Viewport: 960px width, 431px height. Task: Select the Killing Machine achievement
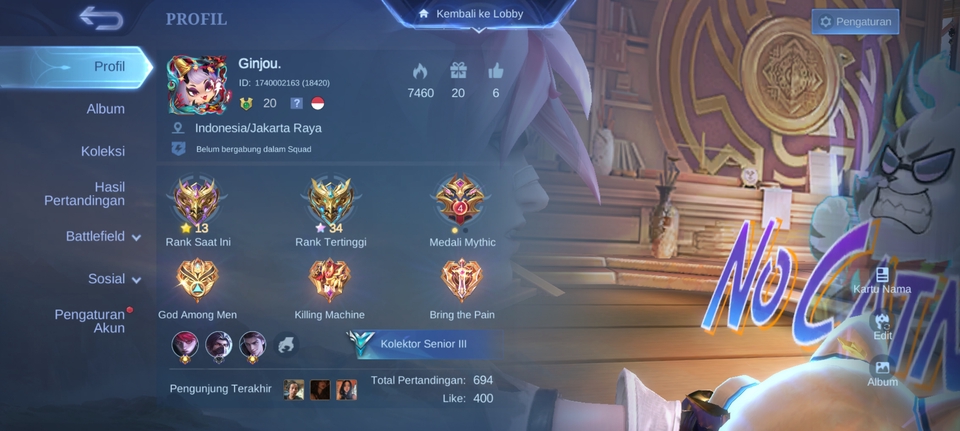tap(329, 282)
